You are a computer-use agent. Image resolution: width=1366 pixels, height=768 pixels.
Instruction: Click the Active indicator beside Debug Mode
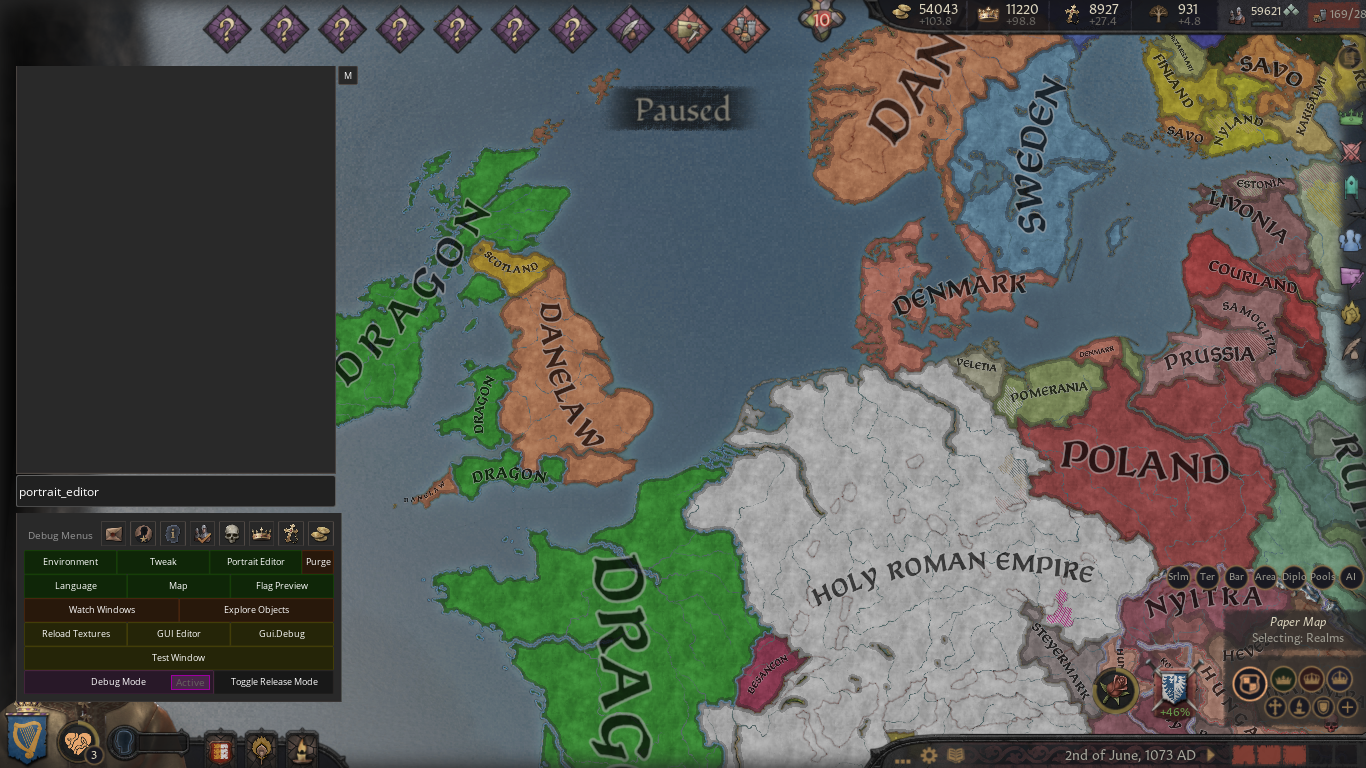190,682
